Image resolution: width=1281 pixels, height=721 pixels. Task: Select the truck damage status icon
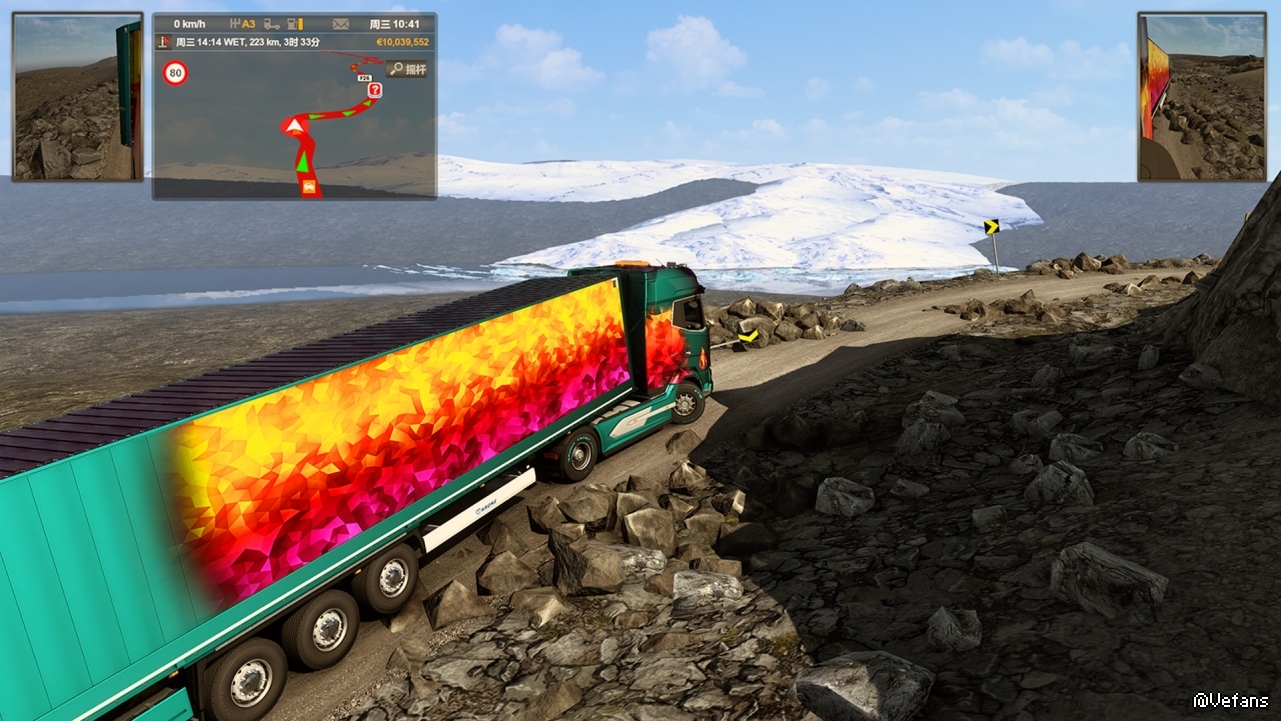tap(271, 24)
